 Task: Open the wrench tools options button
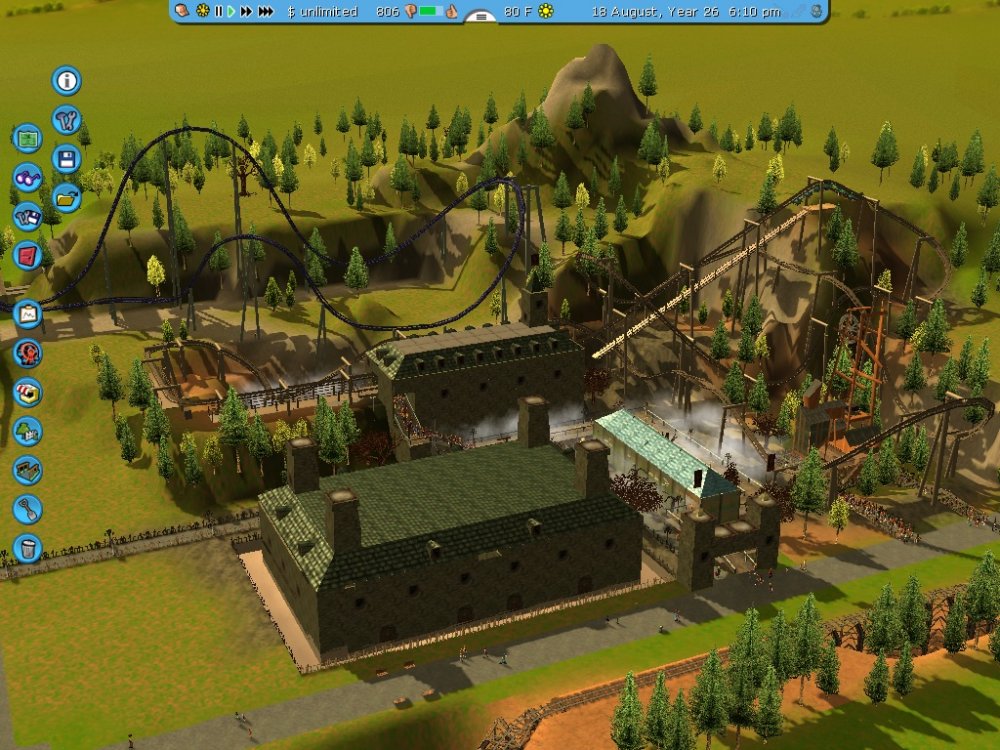(67, 120)
